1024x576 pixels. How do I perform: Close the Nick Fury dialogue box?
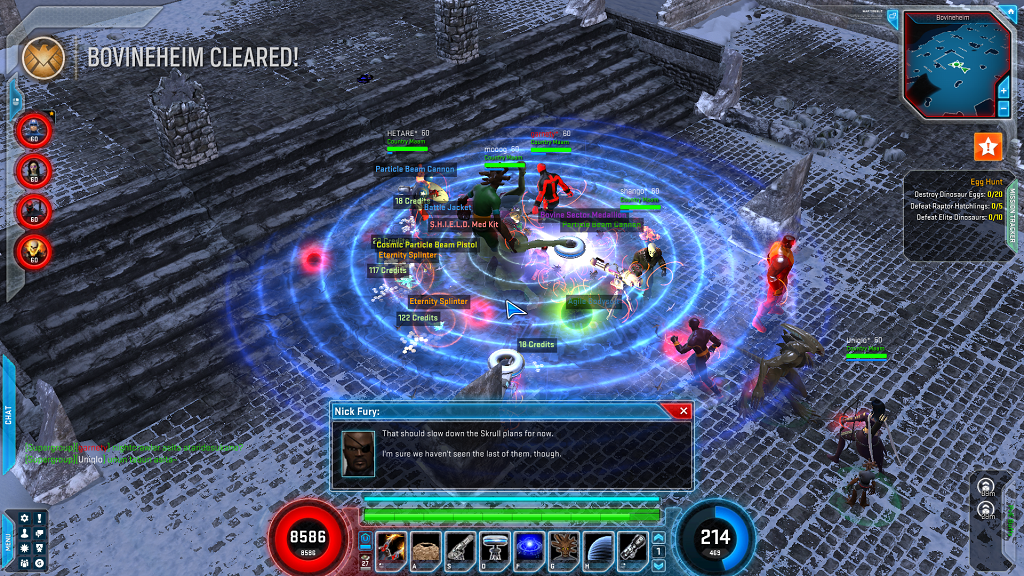coord(683,411)
